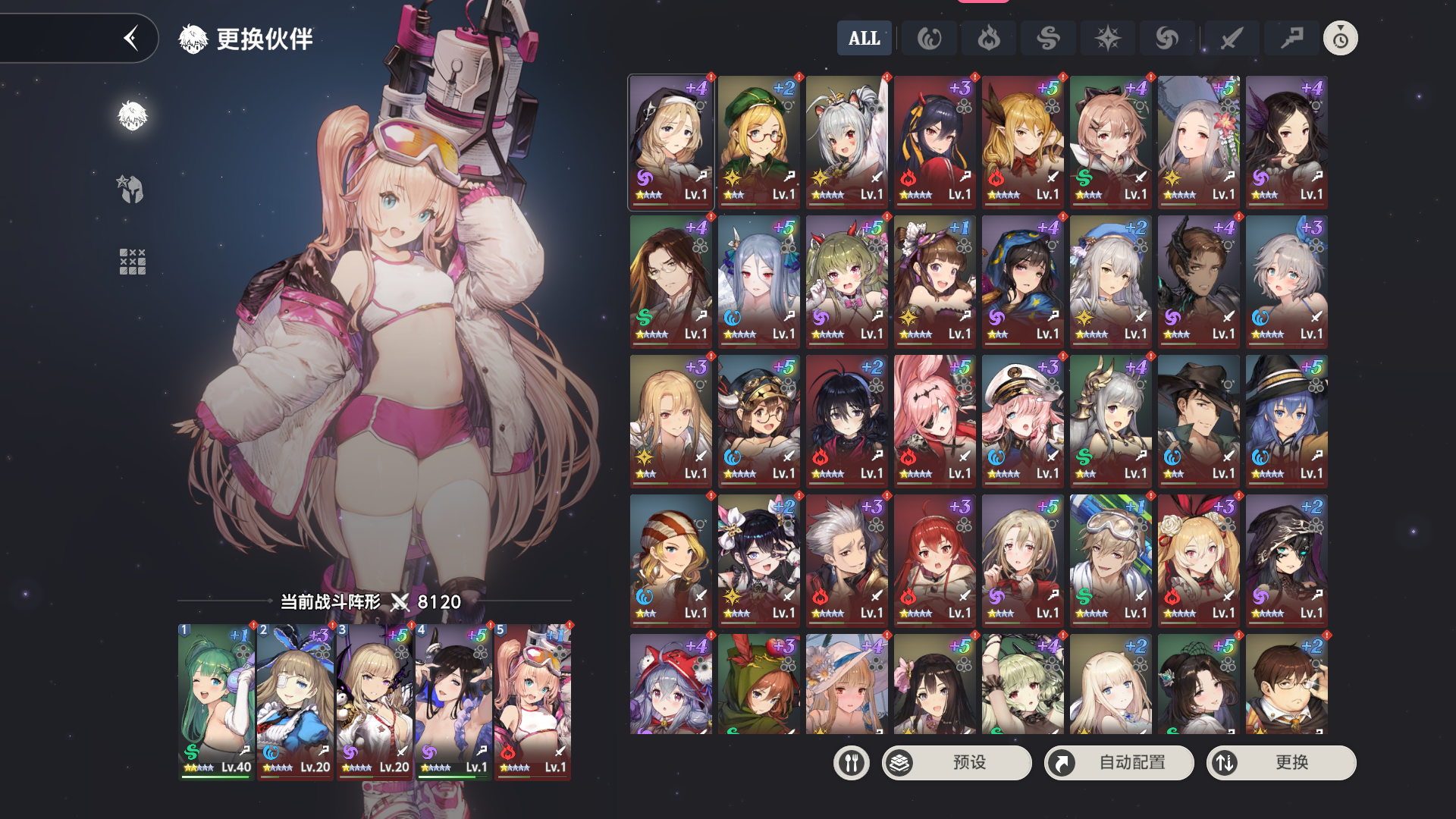Filter companions by fire element
Viewport: 1456px width, 819px height.
988,38
